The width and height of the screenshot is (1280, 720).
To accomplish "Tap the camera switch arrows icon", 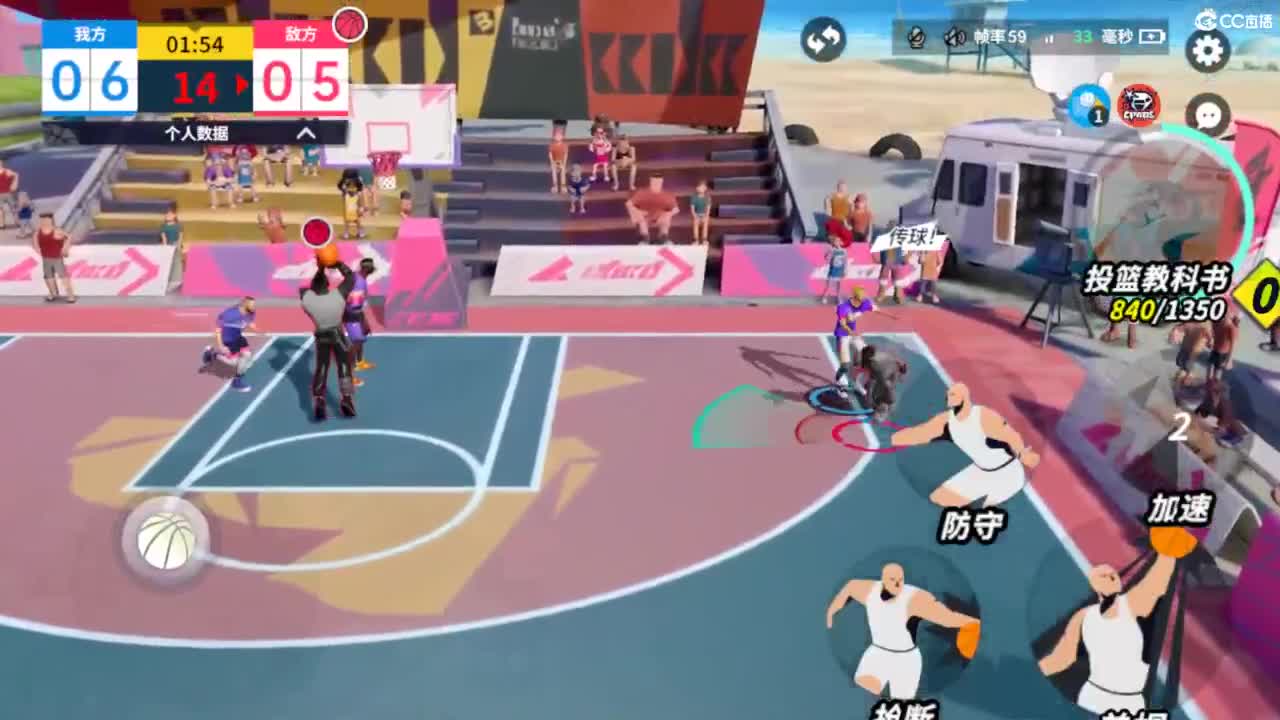I will point(821,39).
